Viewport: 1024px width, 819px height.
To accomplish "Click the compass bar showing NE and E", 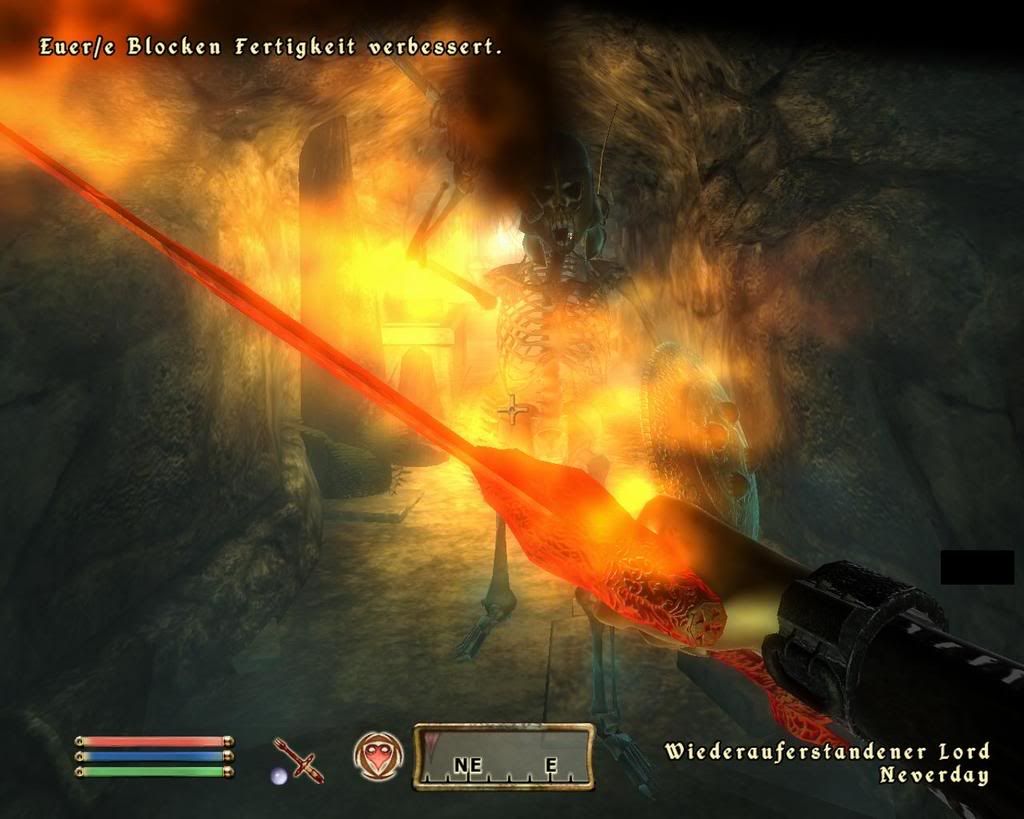I will coord(504,757).
